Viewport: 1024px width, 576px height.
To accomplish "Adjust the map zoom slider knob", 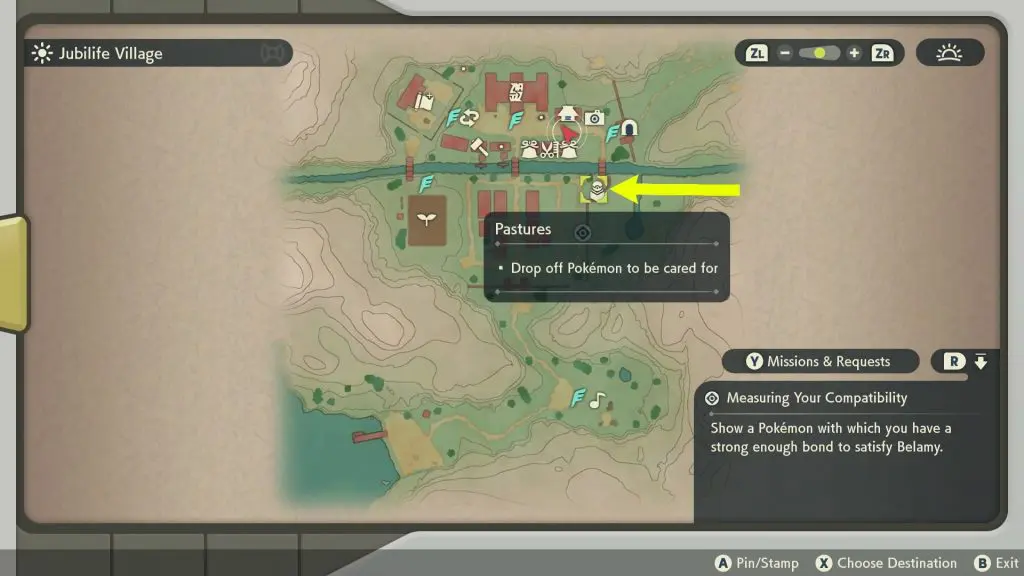I will (822, 53).
